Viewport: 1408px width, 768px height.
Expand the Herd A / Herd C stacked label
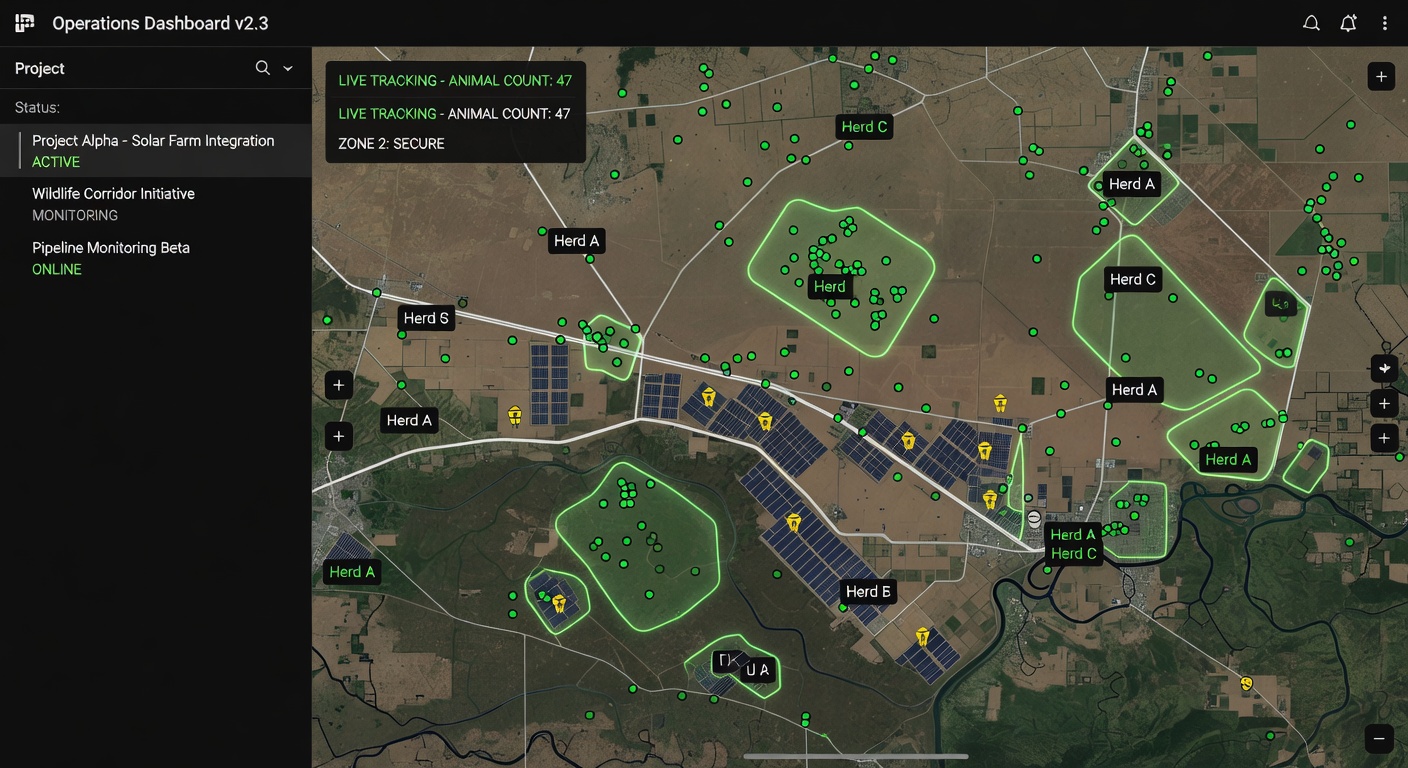coord(1072,544)
